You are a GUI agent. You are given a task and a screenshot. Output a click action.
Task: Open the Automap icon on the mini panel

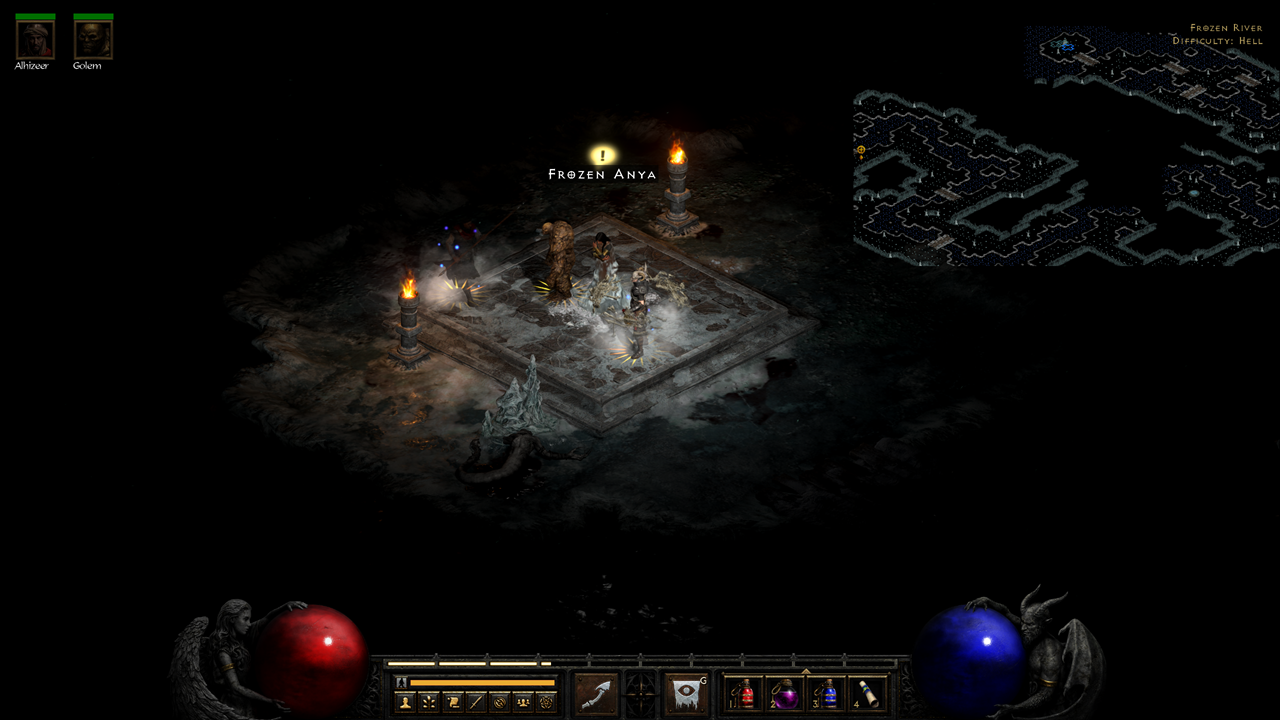pos(500,700)
